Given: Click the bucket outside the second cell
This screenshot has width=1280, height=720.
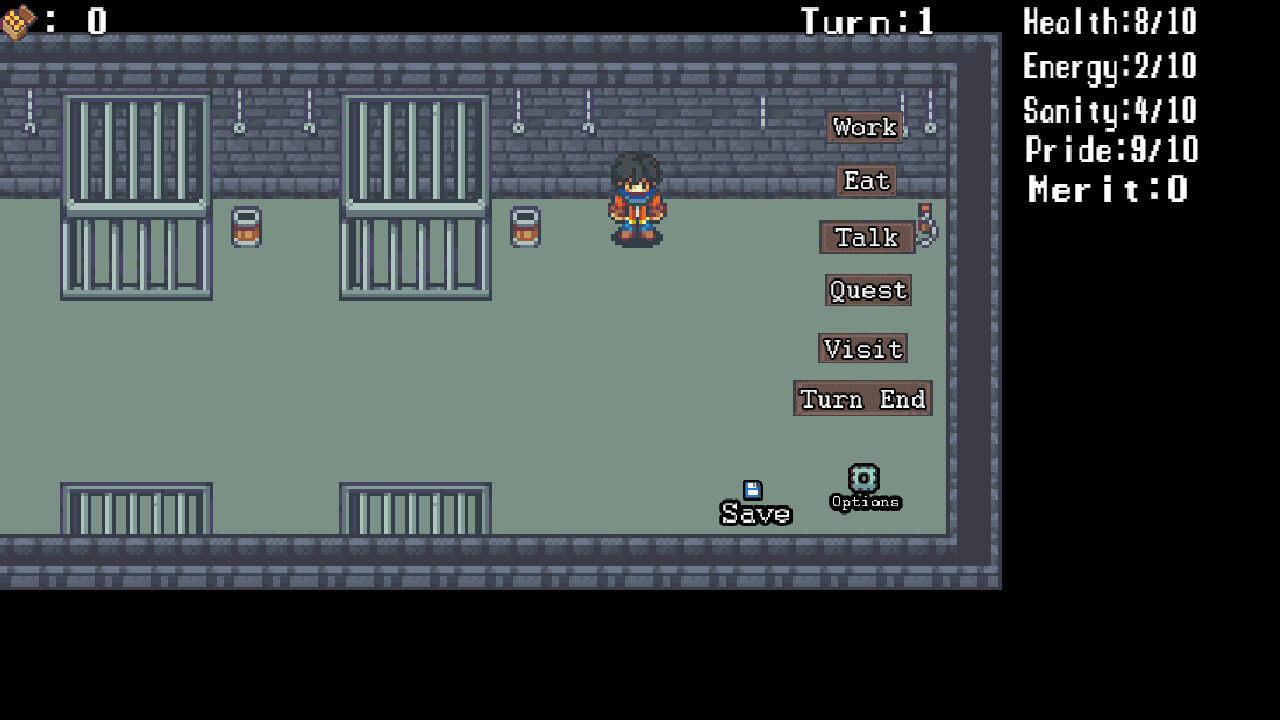Looking at the screenshot, I should point(524,228).
